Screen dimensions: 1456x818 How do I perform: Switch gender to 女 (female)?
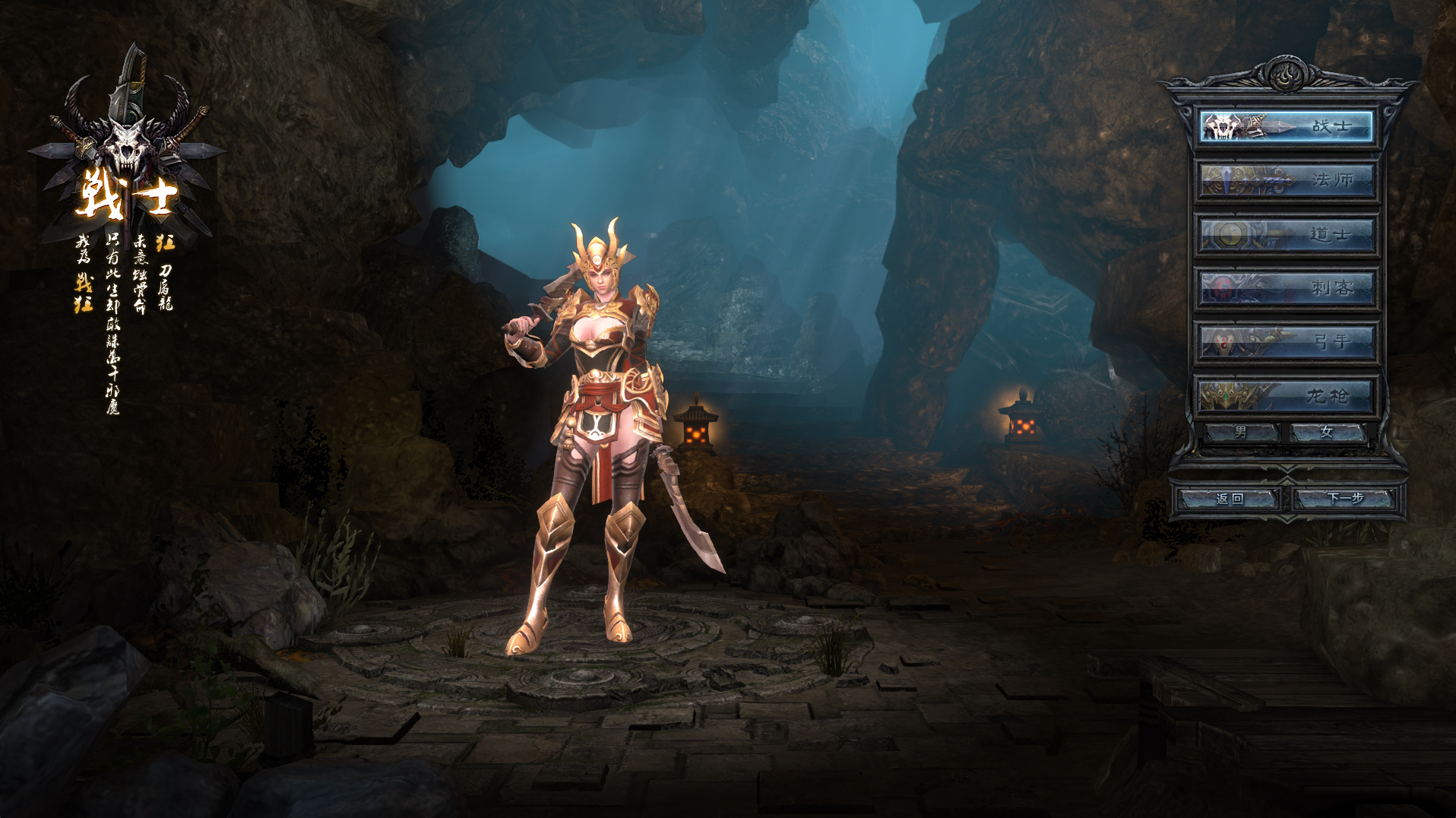tap(1328, 433)
